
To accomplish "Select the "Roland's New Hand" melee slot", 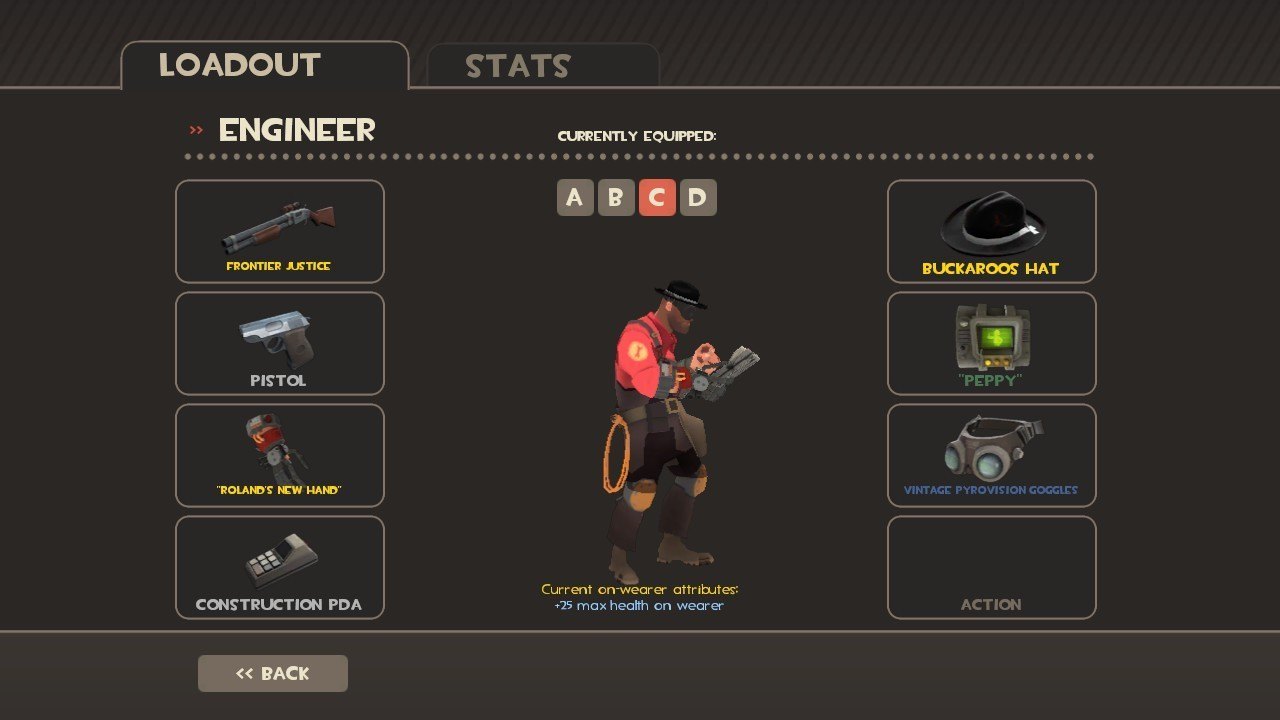I will (280, 456).
